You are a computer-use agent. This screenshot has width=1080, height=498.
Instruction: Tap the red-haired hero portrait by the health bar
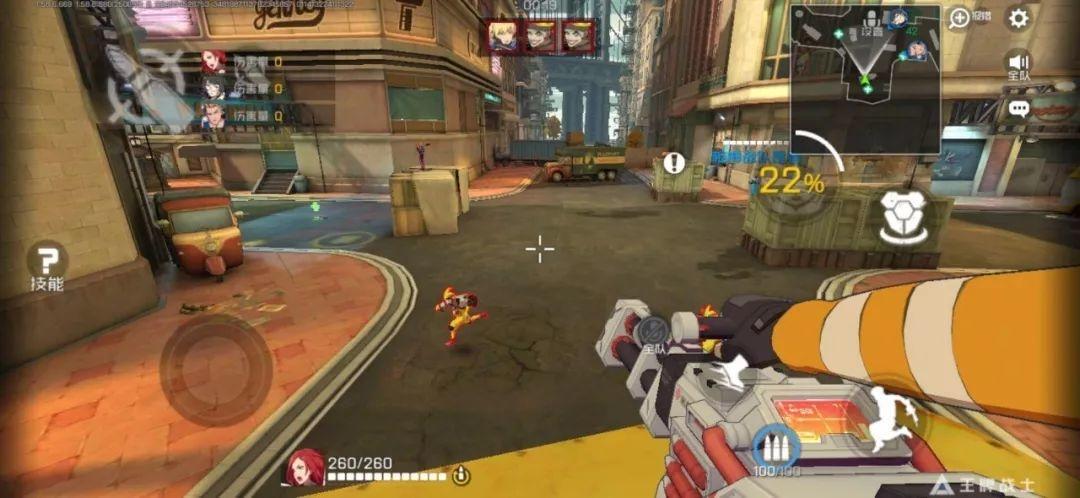[305, 468]
